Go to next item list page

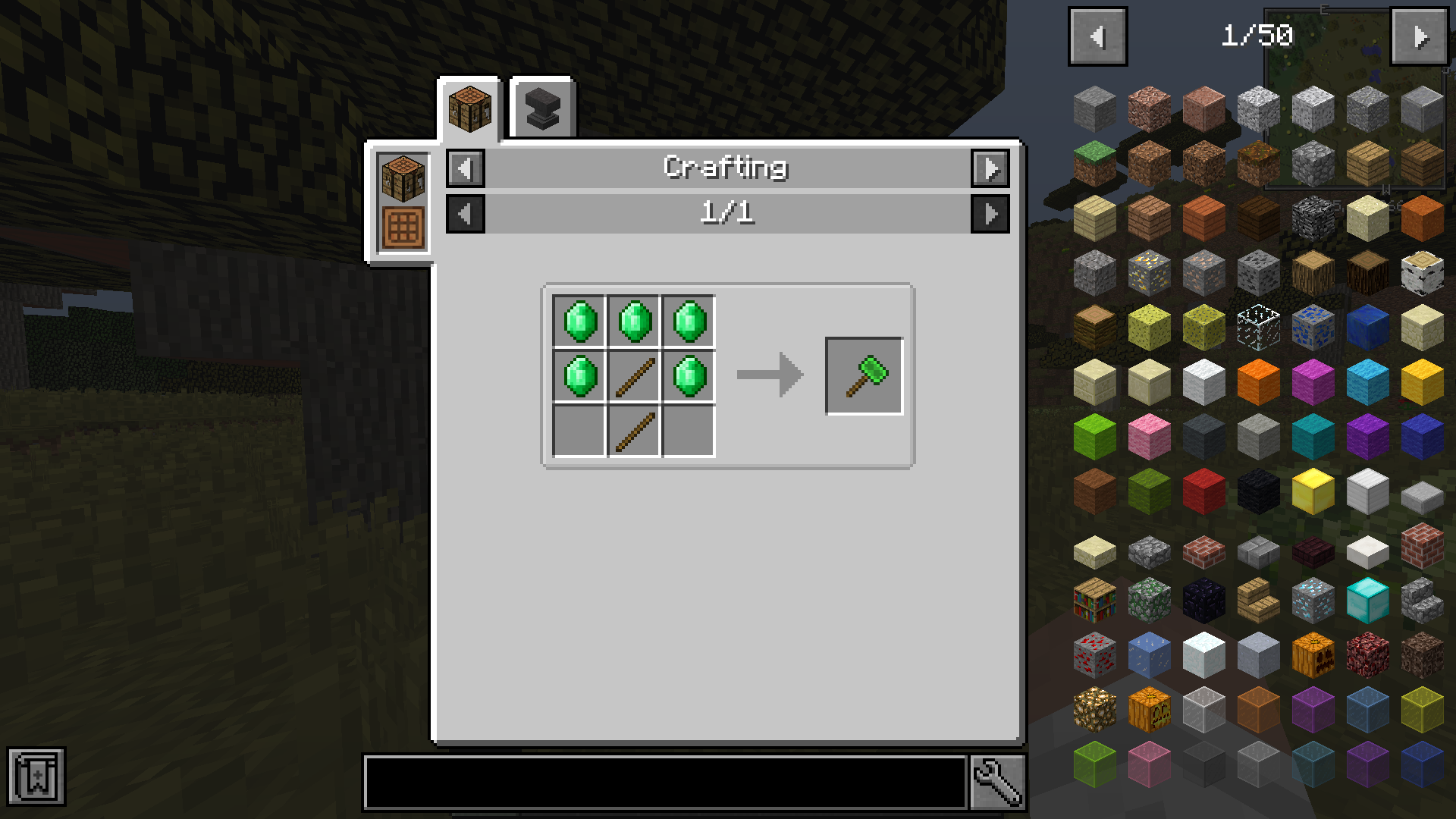click(1420, 36)
